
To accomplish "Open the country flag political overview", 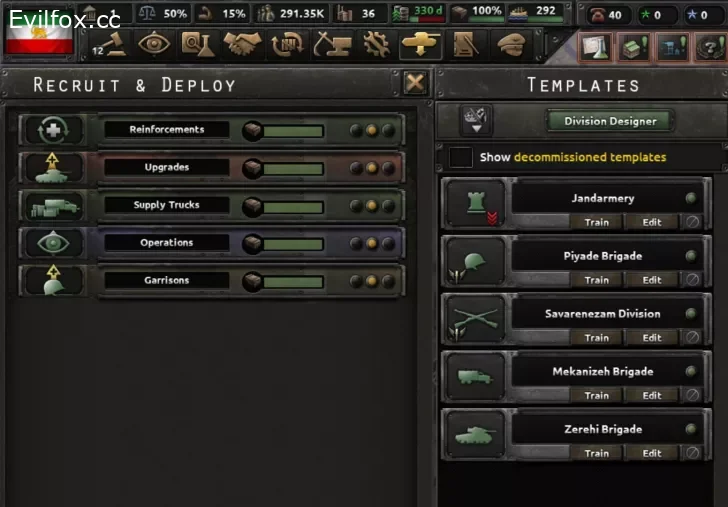I will point(39,38).
